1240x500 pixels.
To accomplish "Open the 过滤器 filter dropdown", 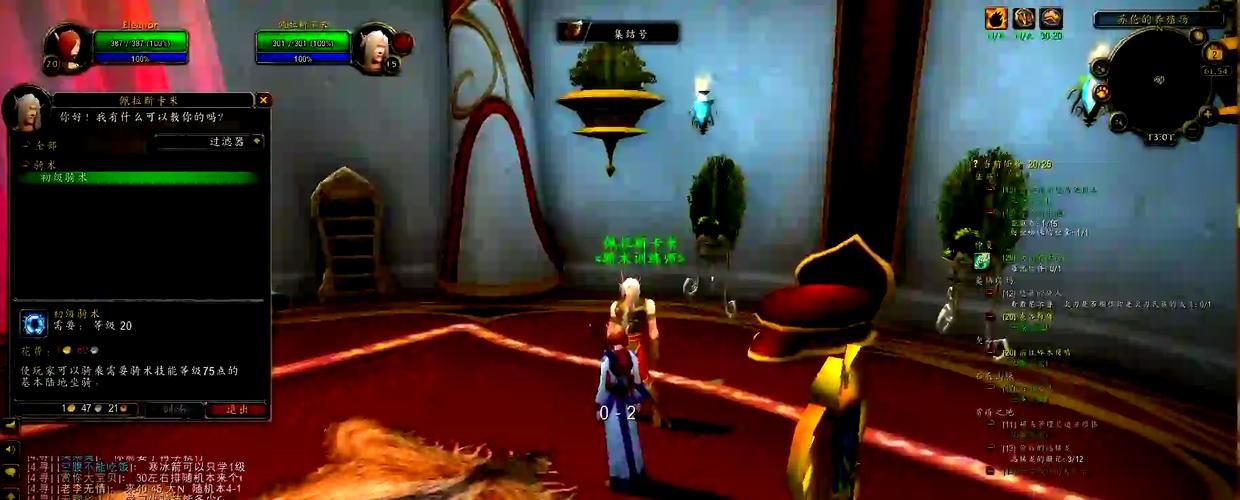I will 210,142.
